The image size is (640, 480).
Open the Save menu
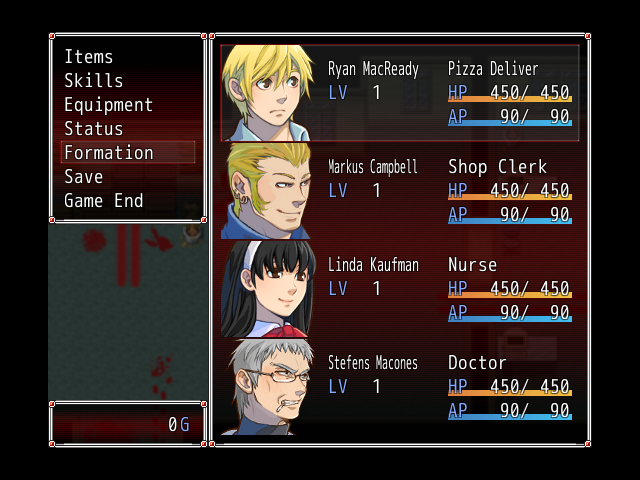point(84,177)
